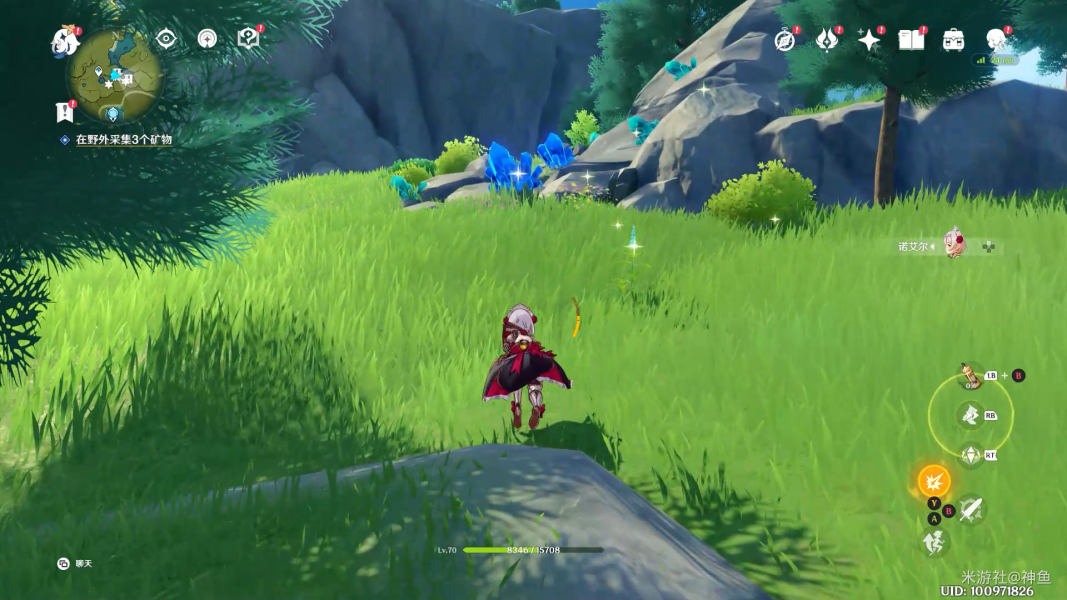The width and height of the screenshot is (1067, 600).
Task: Open the character head icon menu
Action: 995,40
